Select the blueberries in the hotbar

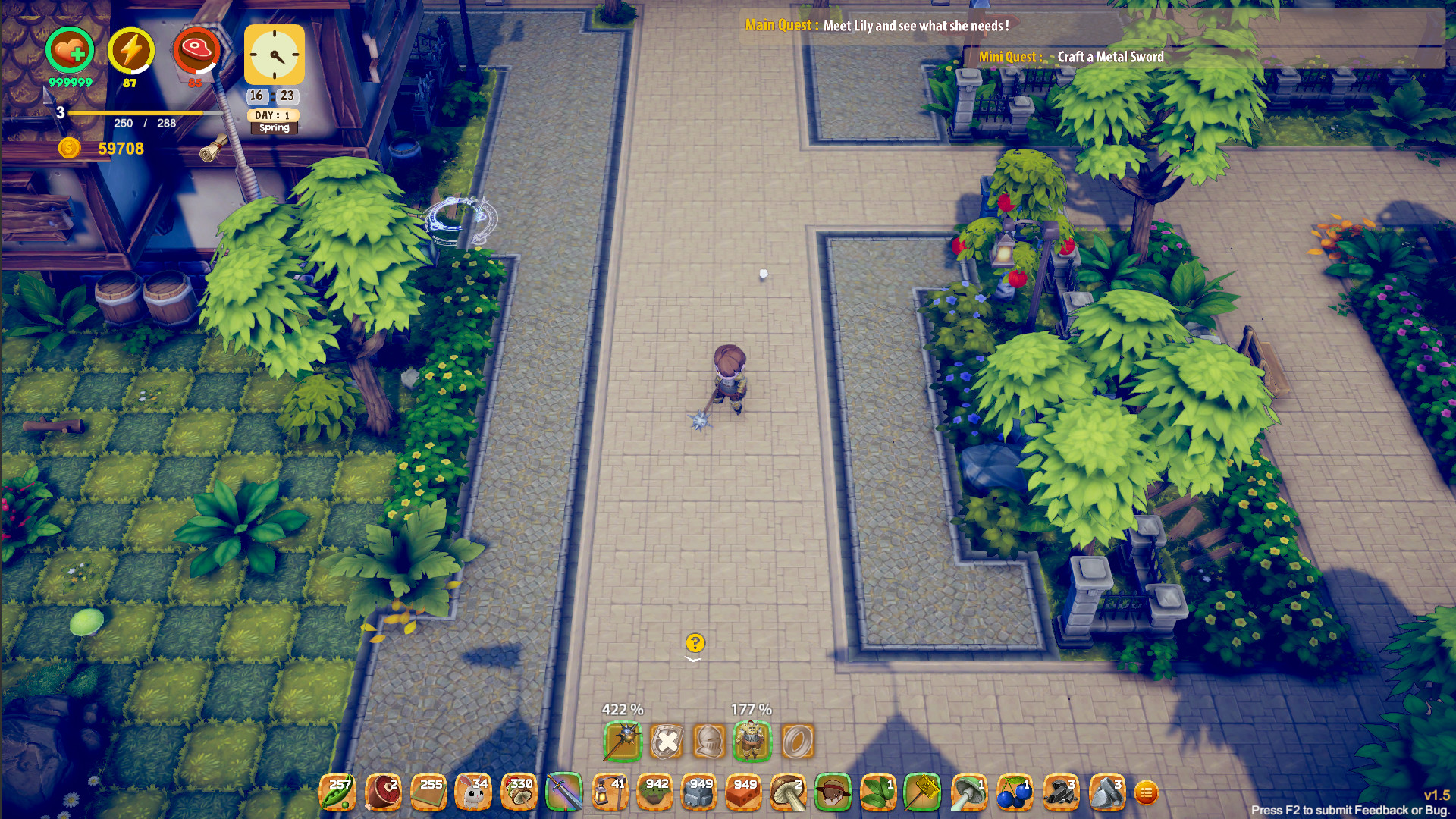(x=1016, y=791)
